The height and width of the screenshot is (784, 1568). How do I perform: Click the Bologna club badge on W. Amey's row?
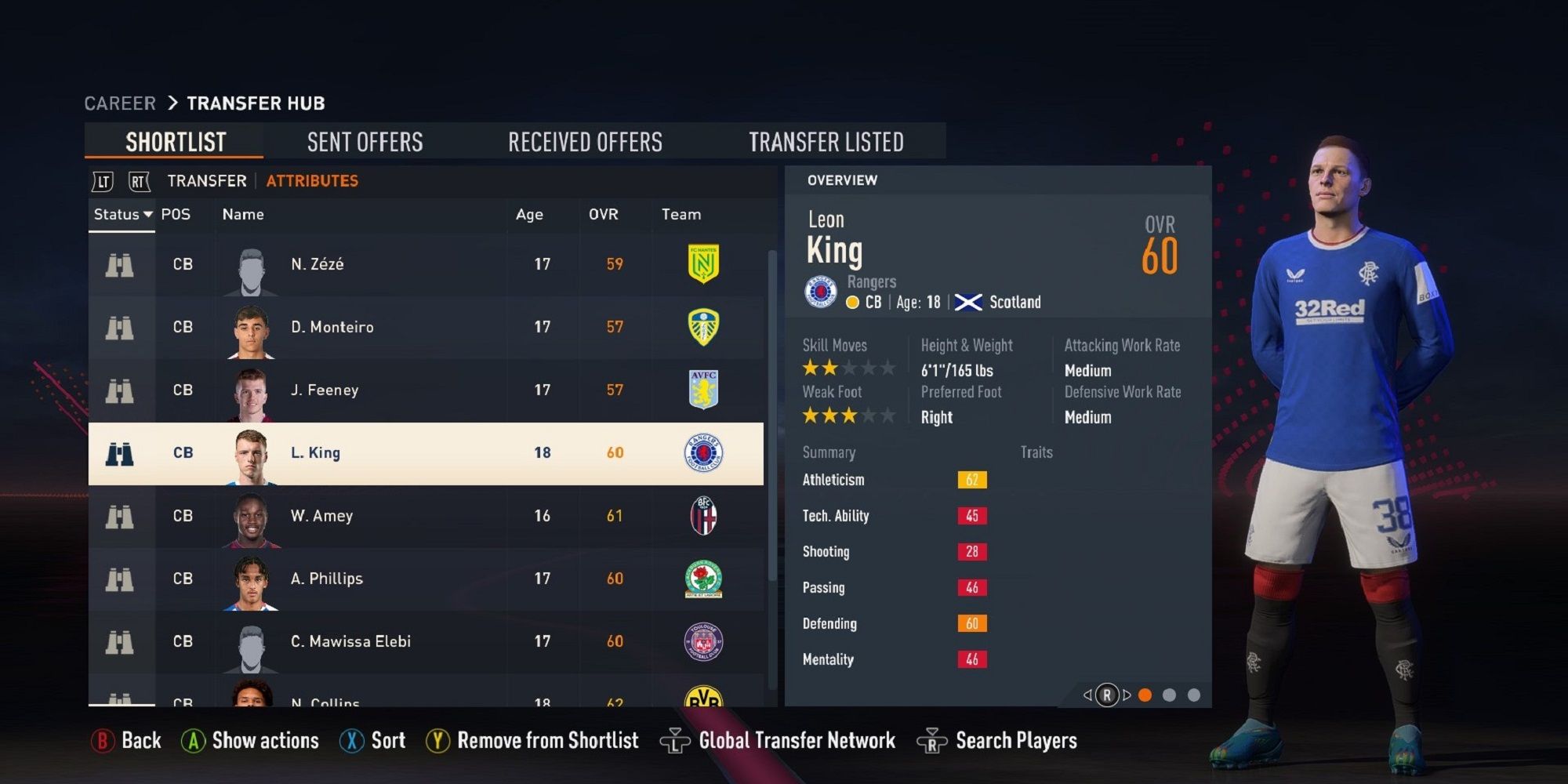coord(705,515)
